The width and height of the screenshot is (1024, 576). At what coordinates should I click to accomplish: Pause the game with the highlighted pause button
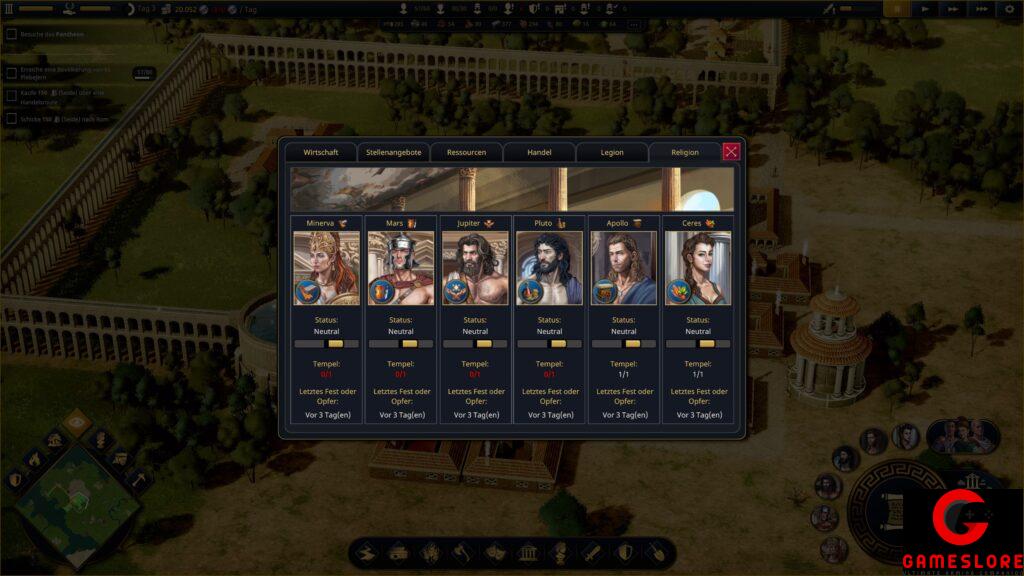896,9
